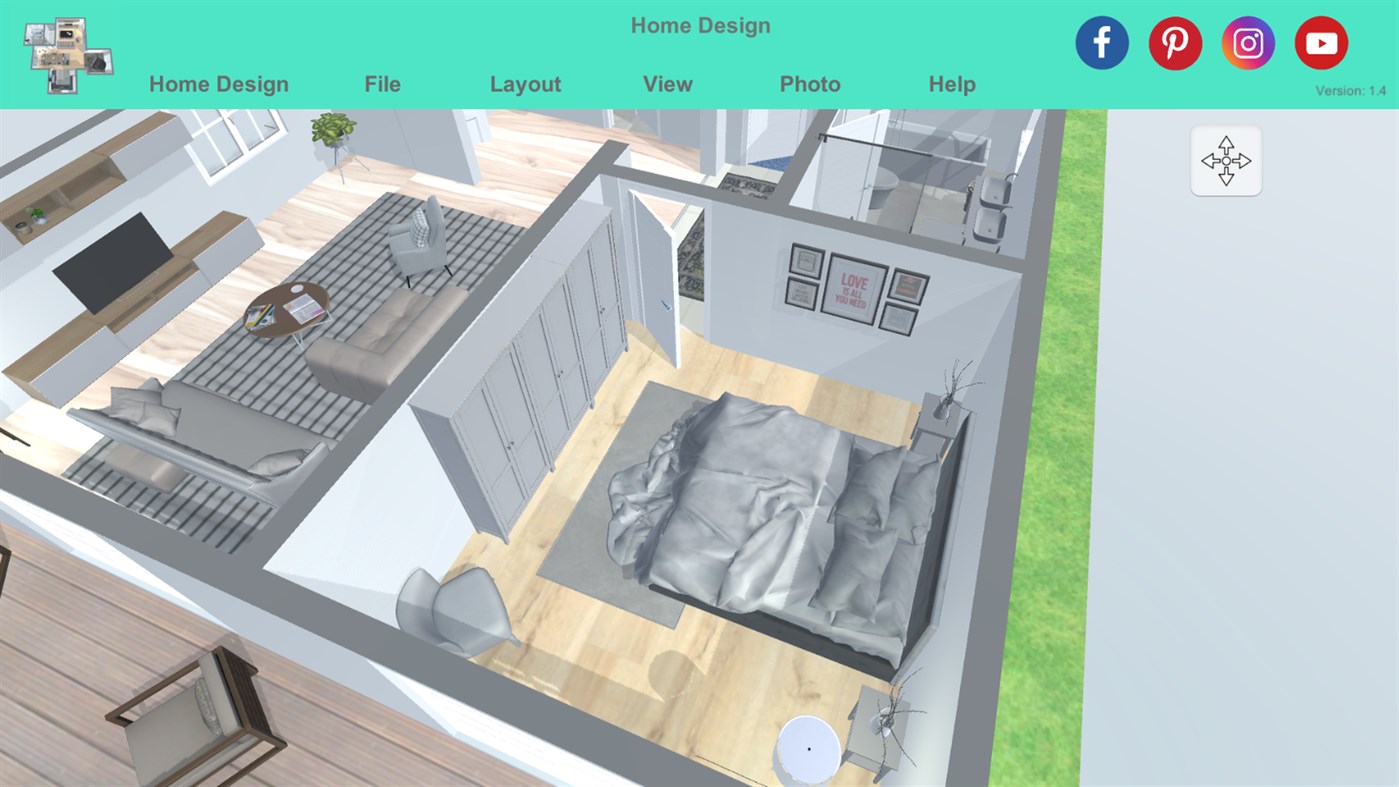
Task: Open the File menu
Action: (382, 84)
